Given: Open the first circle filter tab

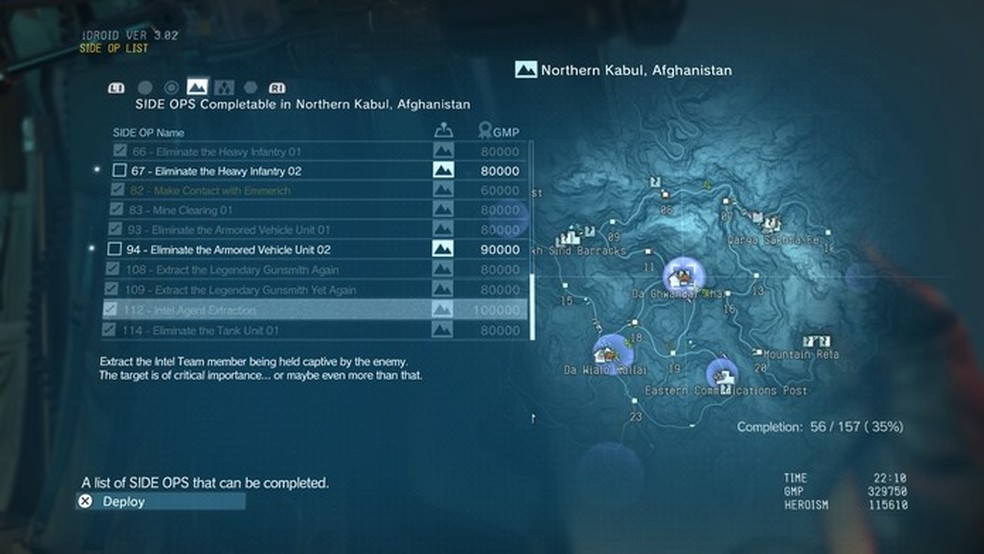Looking at the screenshot, I should [145, 87].
